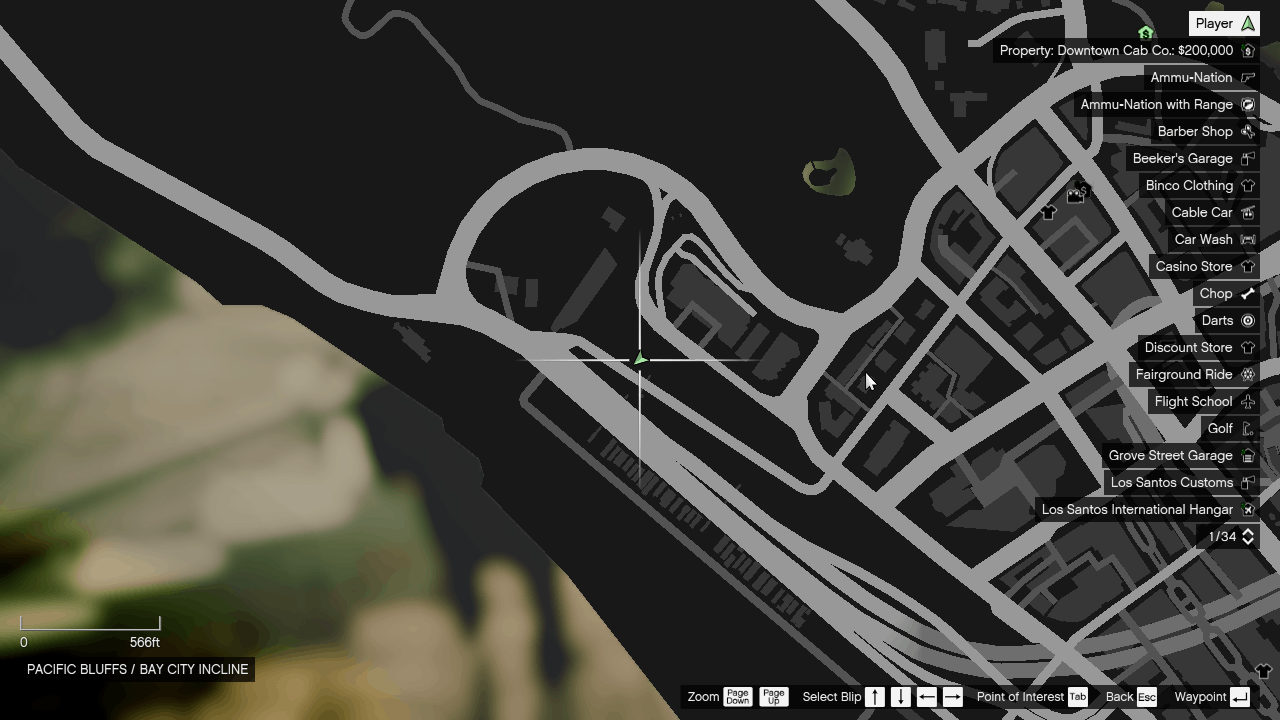This screenshot has height=720, width=1280.
Task: Select the Ammu-Nation pistol icon
Action: (x=1247, y=77)
